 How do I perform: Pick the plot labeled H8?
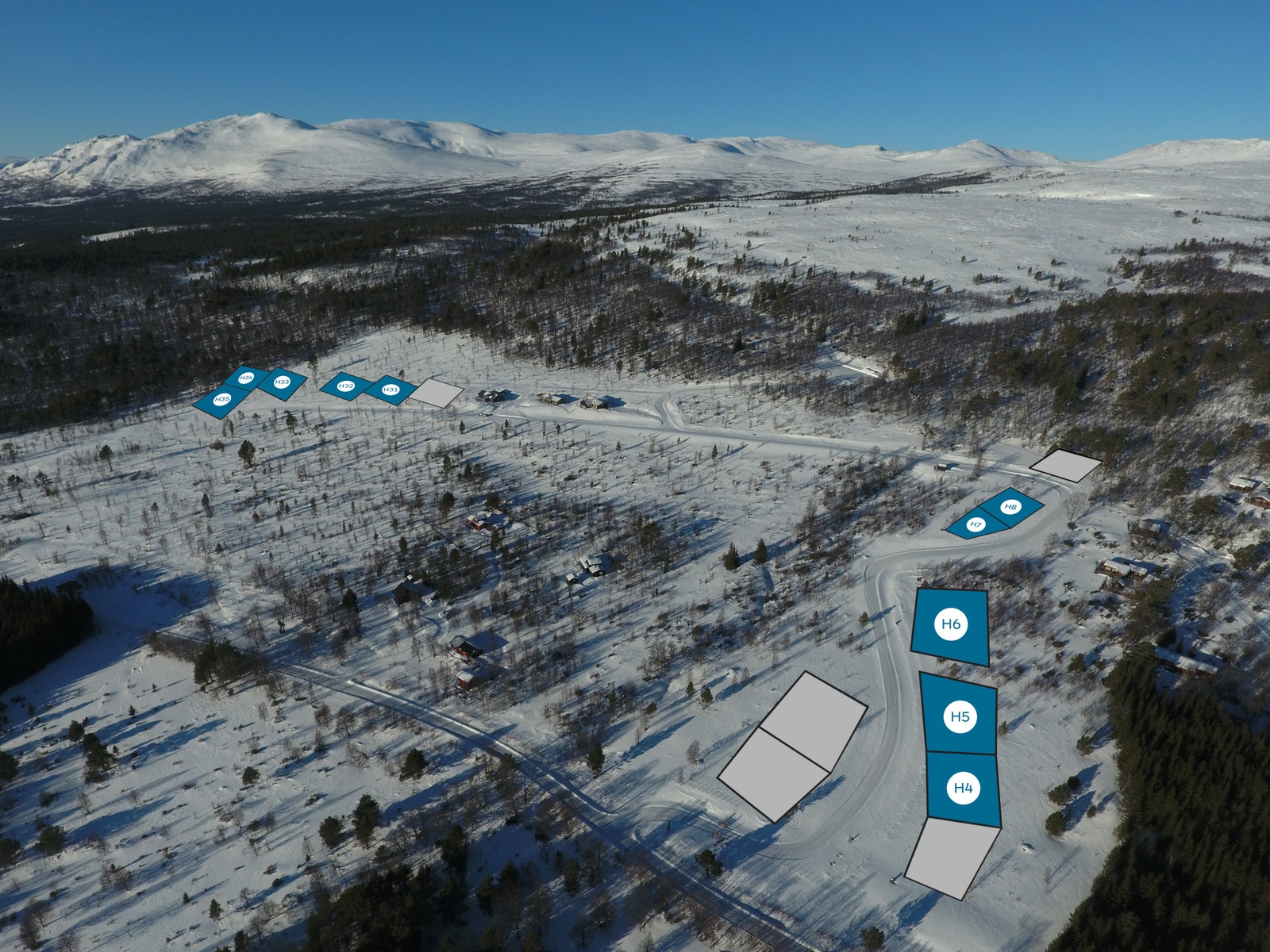pyautogui.click(x=1010, y=507)
